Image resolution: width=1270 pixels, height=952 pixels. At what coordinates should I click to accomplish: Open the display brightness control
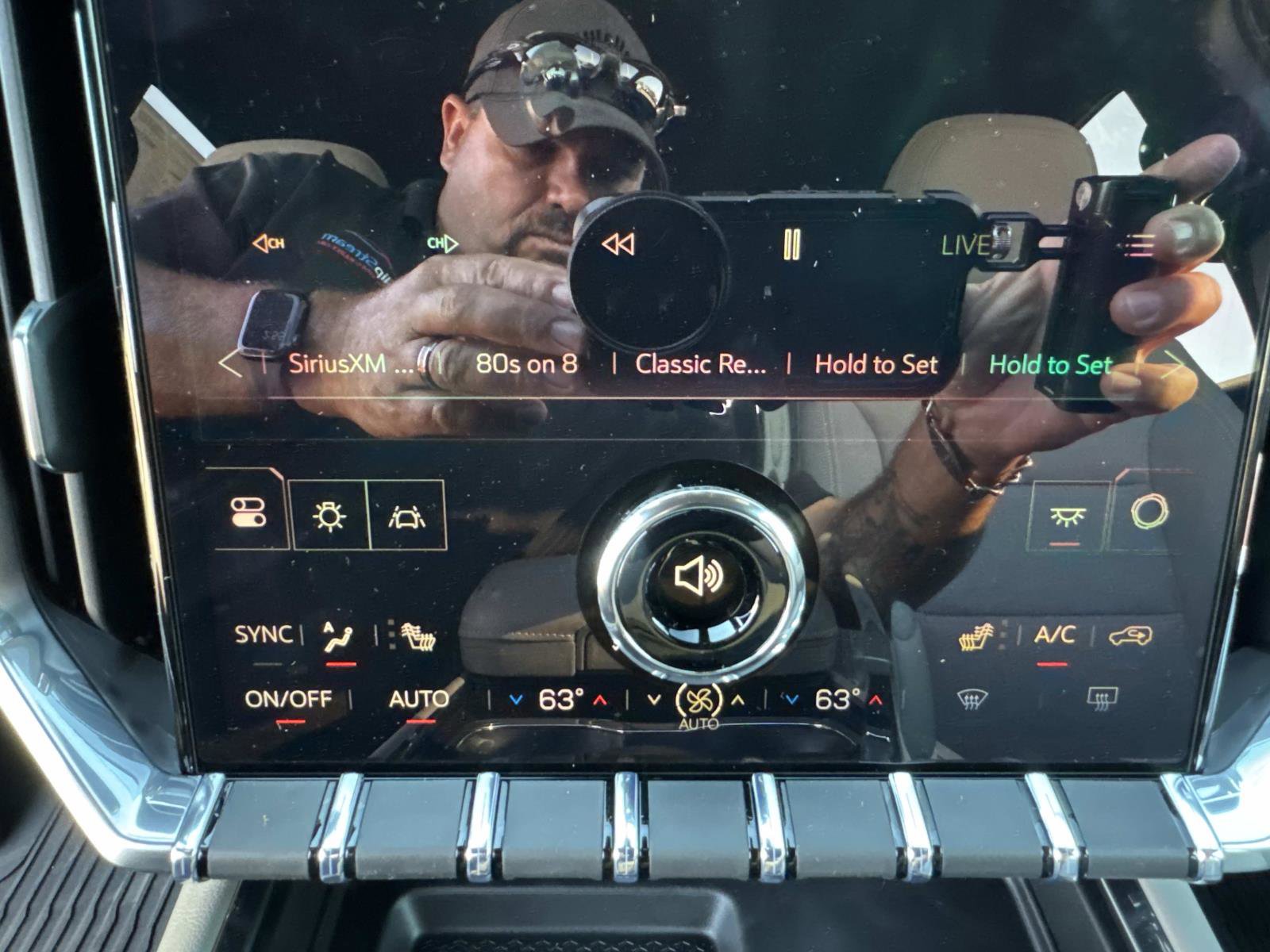pos(329,516)
